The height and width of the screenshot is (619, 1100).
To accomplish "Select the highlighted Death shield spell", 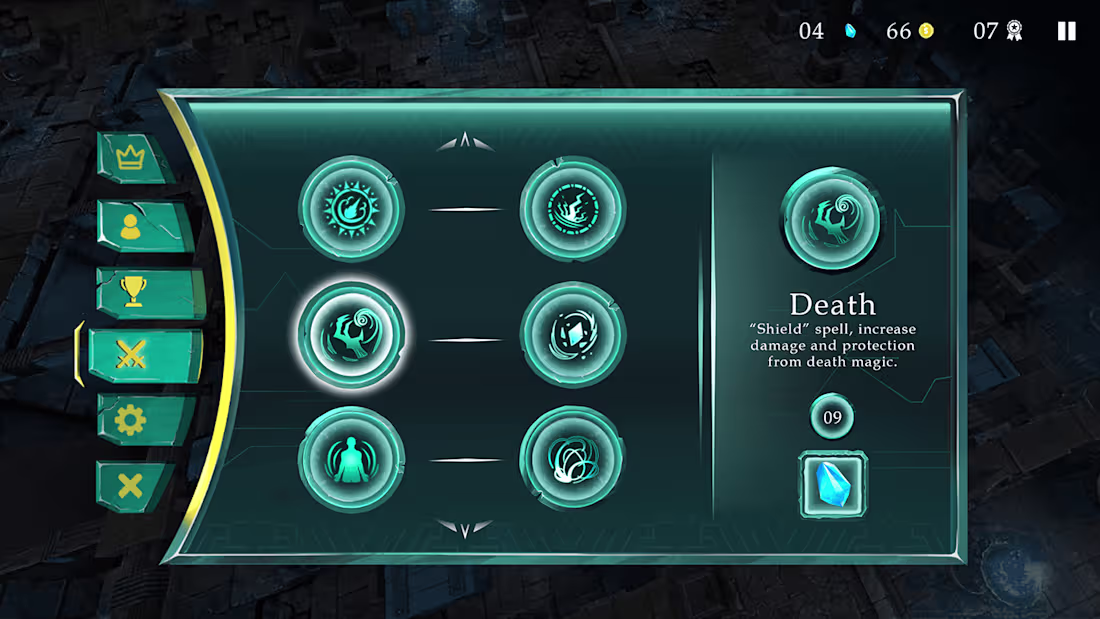I will tap(351, 335).
